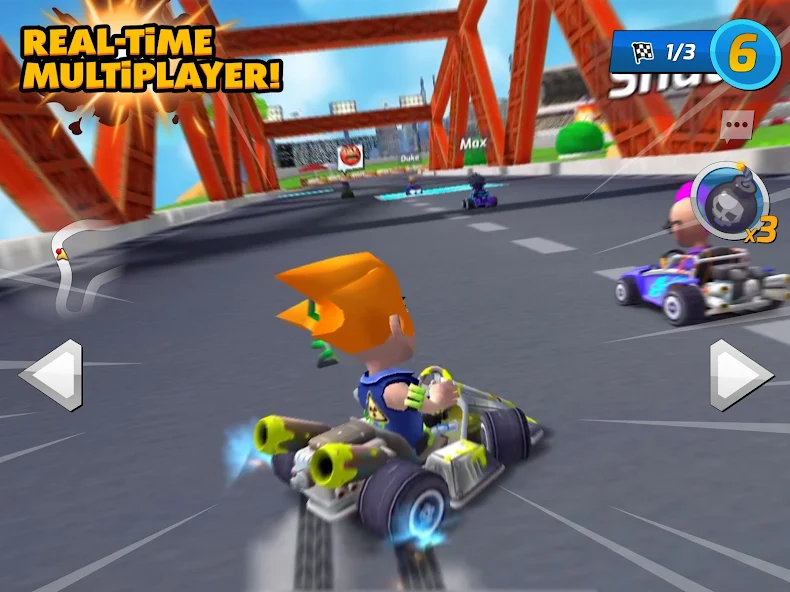Viewport: 790px width, 592px height.
Task: Use the bomb power-up item
Action: pyautogui.click(x=729, y=201)
